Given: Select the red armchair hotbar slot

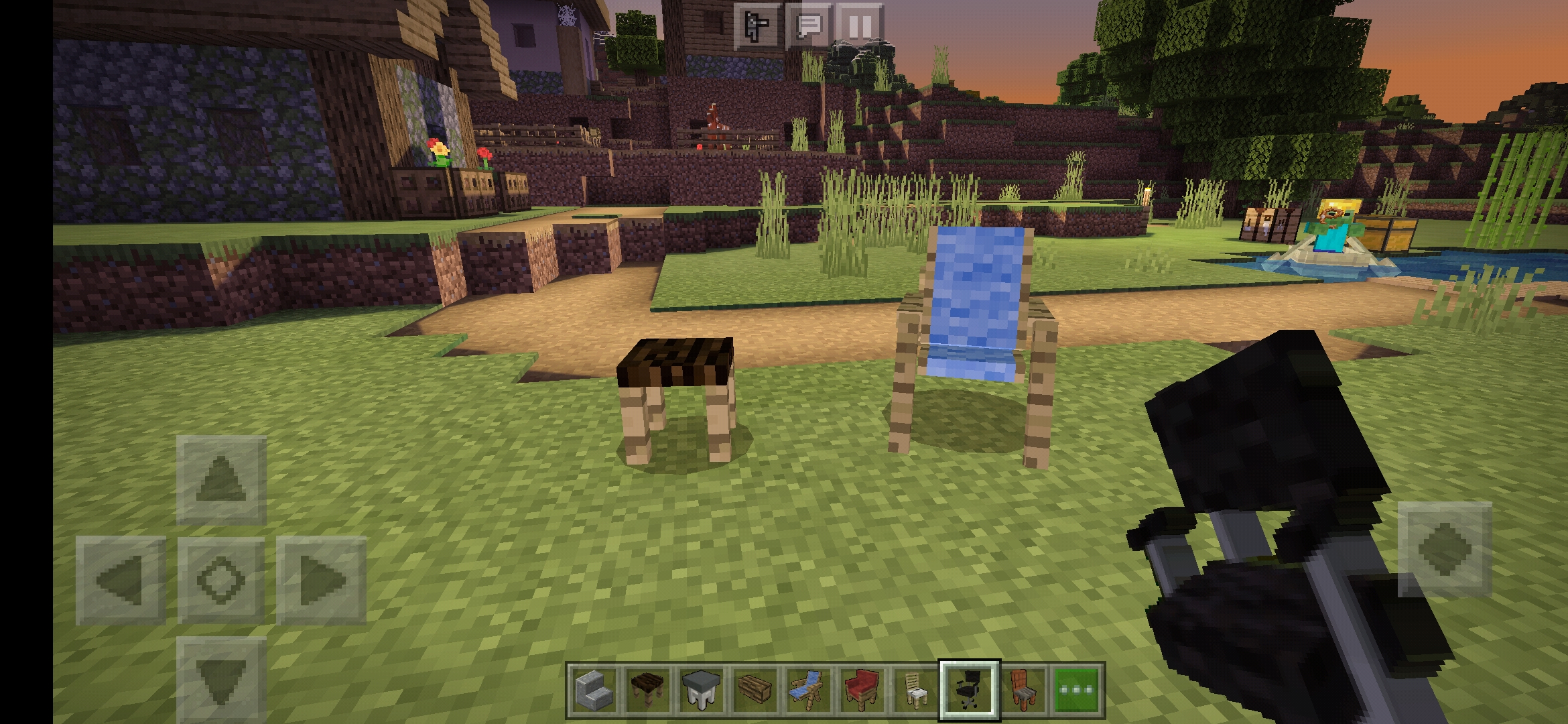Looking at the screenshot, I should coord(862,690).
